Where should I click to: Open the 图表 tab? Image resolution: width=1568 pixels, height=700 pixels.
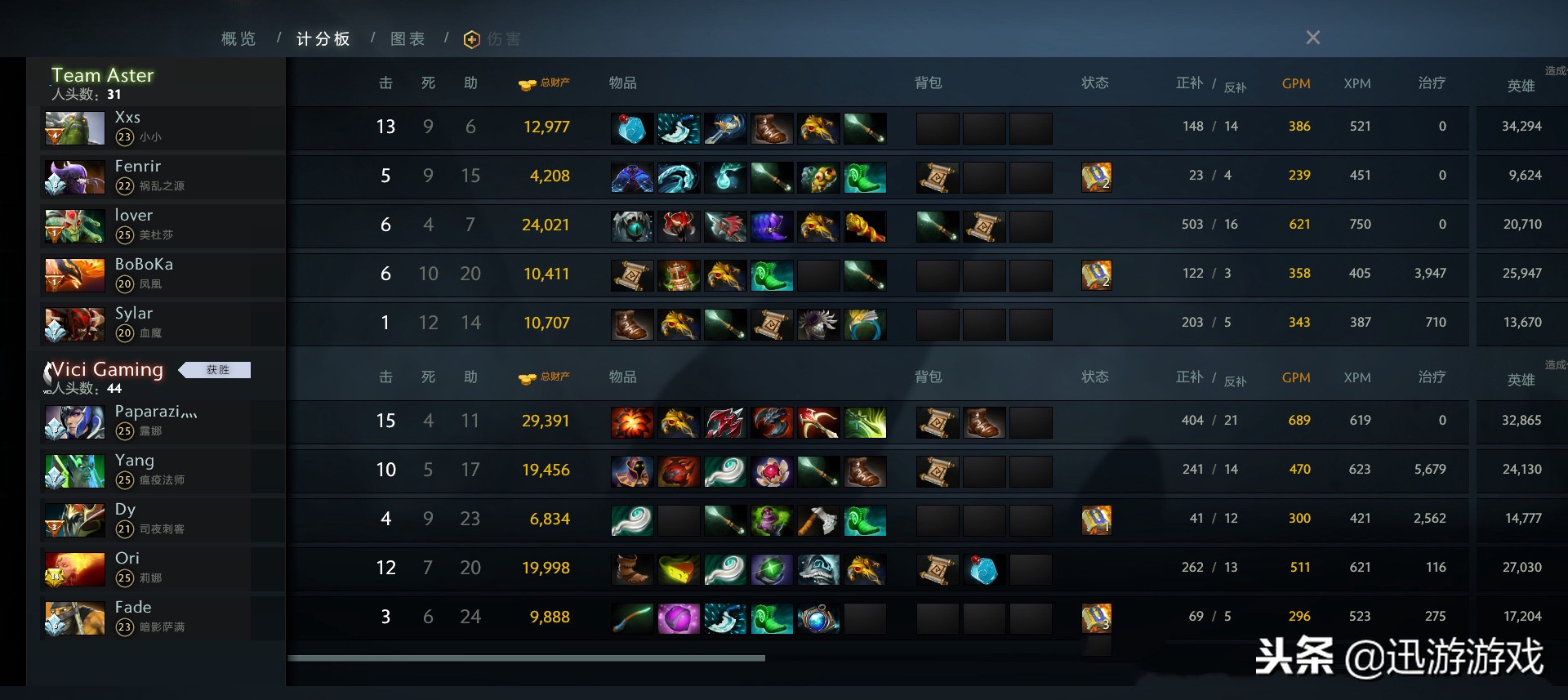[x=407, y=38]
